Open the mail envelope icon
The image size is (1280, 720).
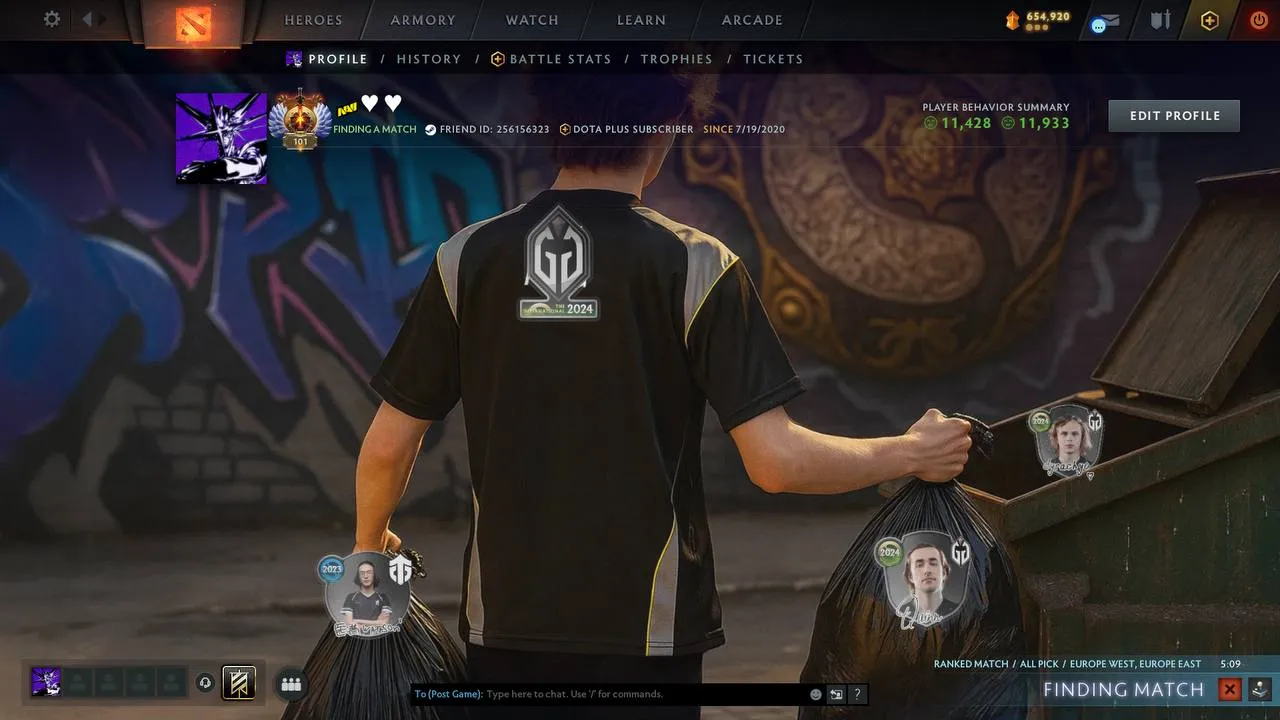pyautogui.click(x=1105, y=21)
